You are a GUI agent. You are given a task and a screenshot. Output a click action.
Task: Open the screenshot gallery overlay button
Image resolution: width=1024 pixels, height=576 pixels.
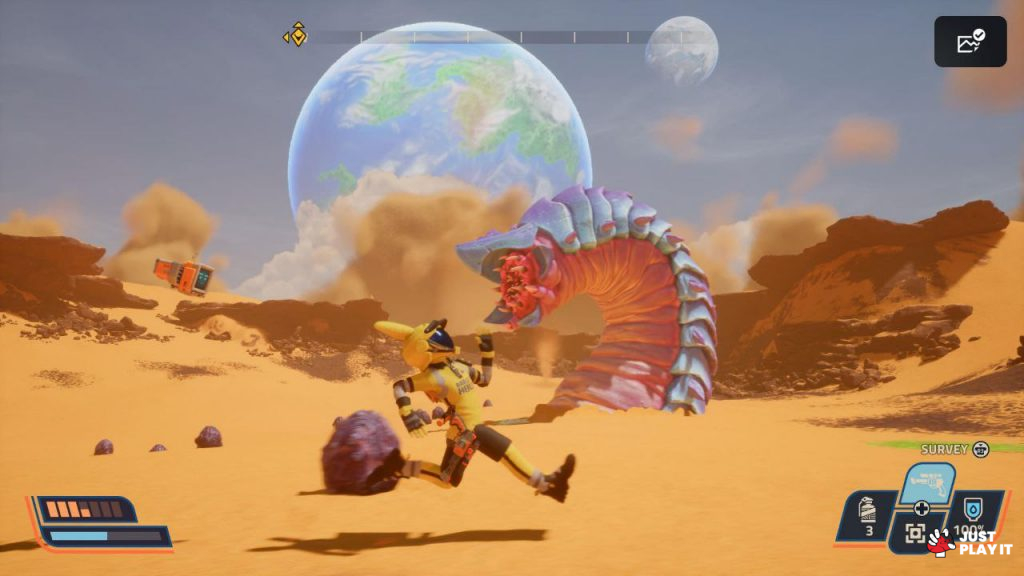(x=970, y=42)
